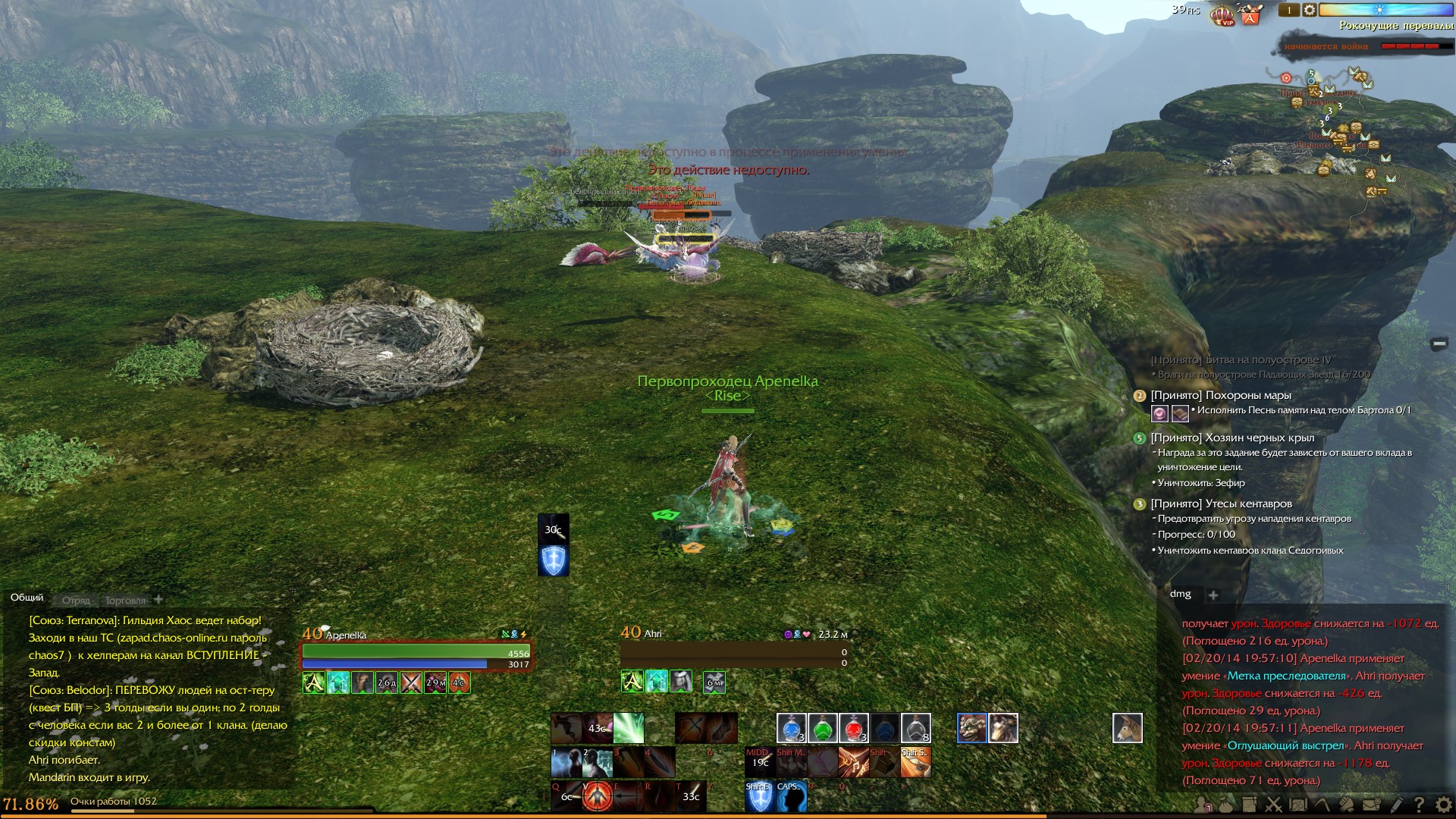Open the world map scroll icon

coord(1298,805)
